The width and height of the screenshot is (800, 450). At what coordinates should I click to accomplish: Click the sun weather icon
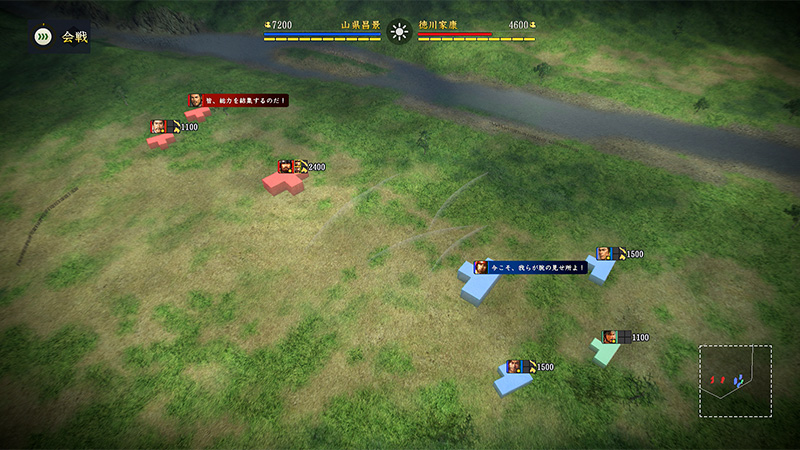click(399, 31)
